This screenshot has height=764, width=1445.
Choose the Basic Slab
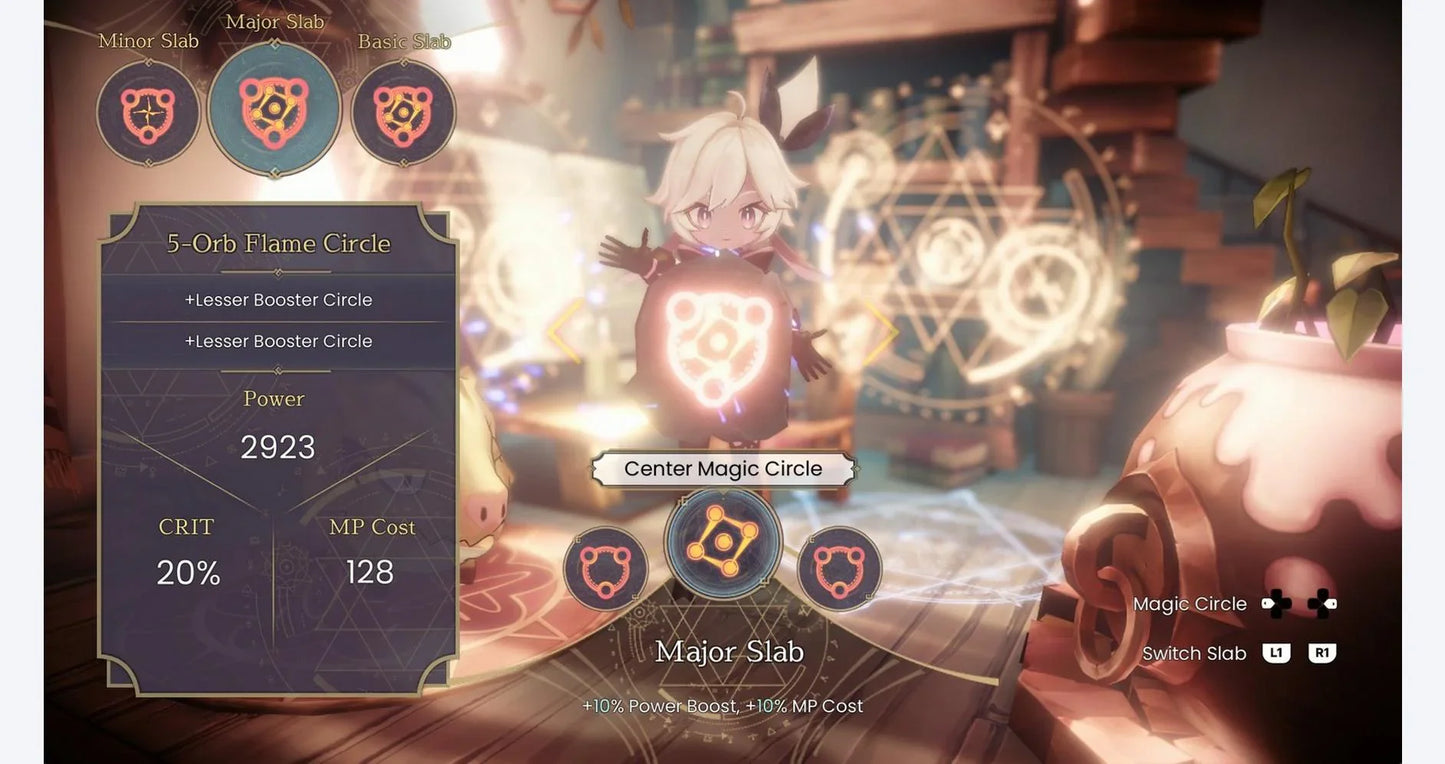(403, 112)
